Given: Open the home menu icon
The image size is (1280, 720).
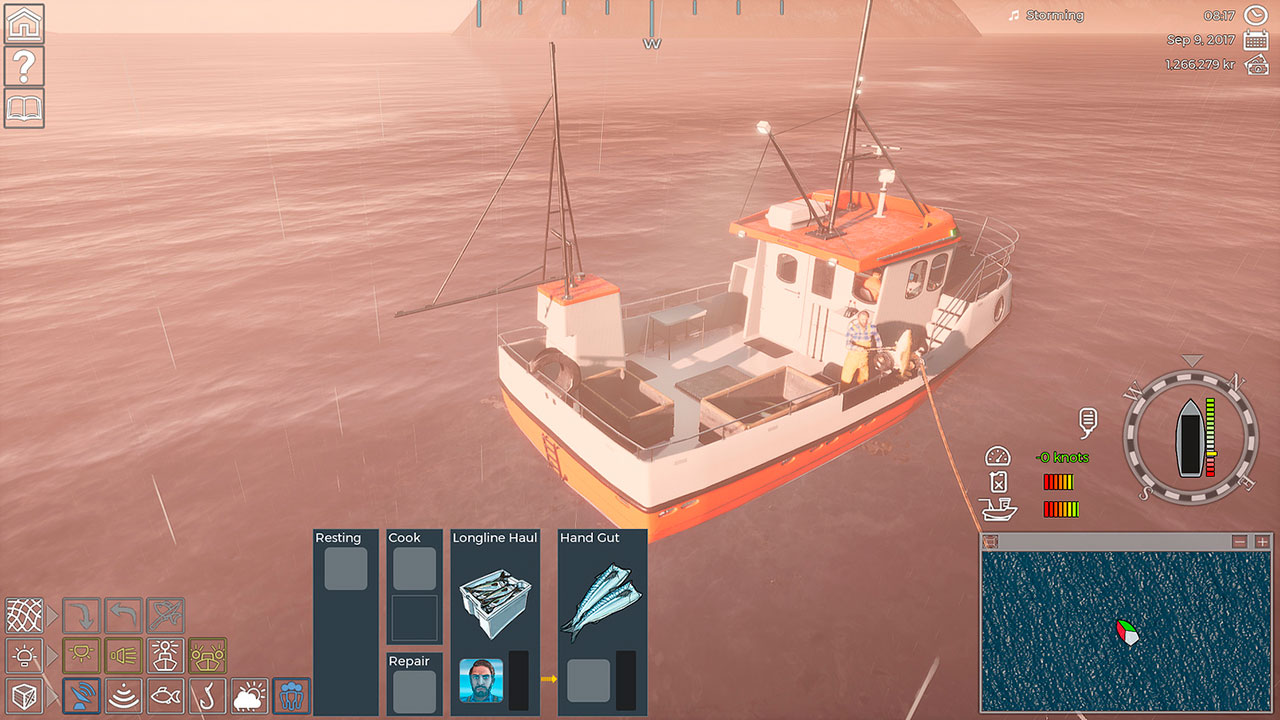Looking at the screenshot, I should 24,23.
